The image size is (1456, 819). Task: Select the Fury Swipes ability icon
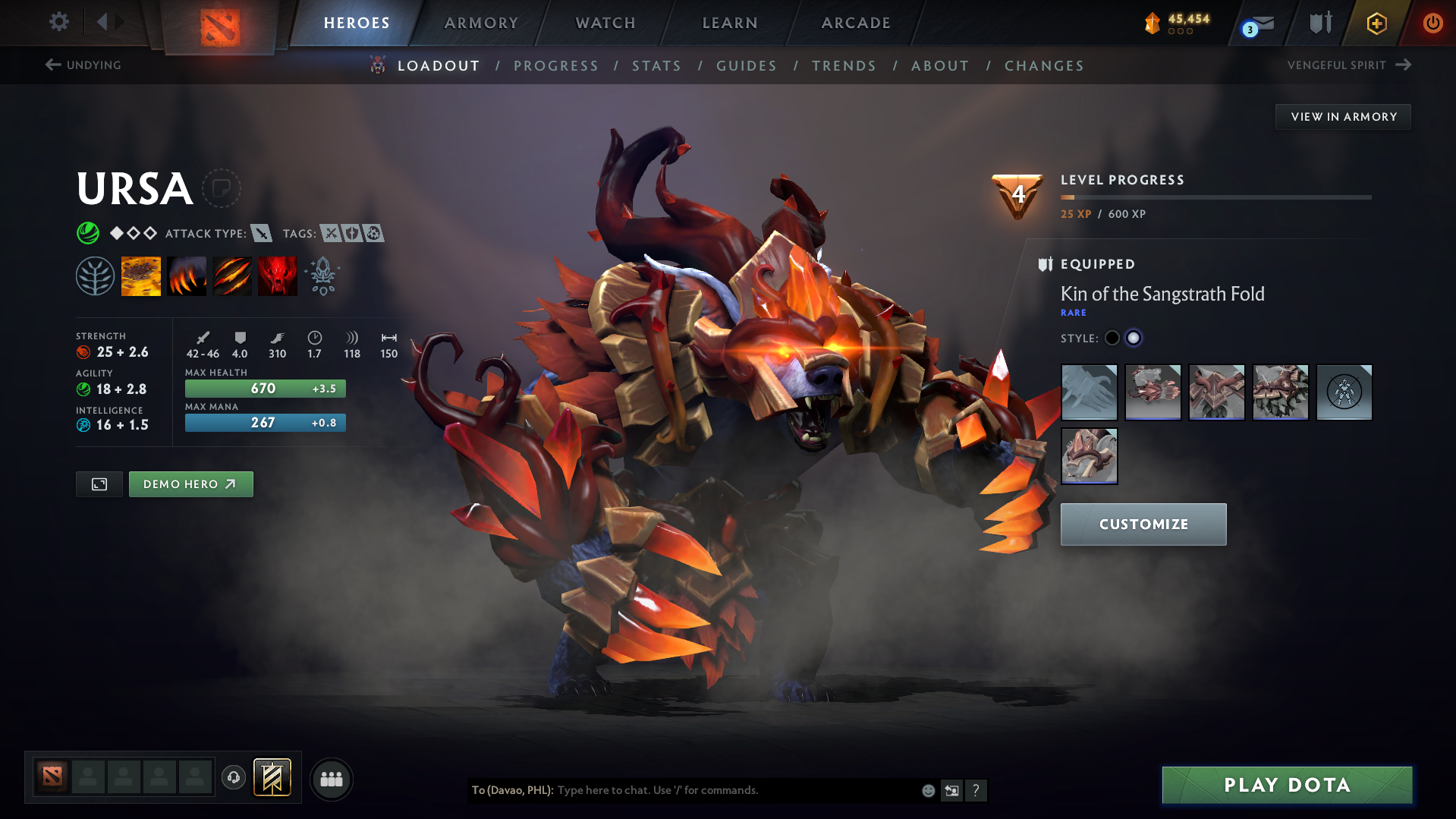tap(232, 276)
